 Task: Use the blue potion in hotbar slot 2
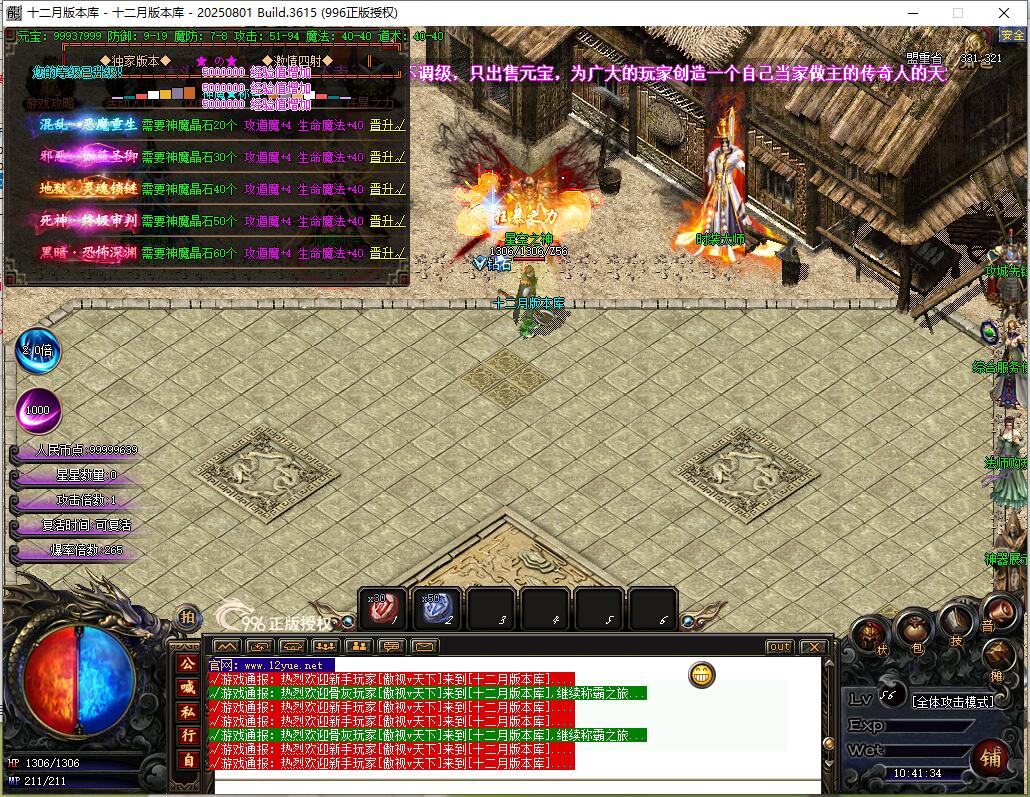(437, 608)
